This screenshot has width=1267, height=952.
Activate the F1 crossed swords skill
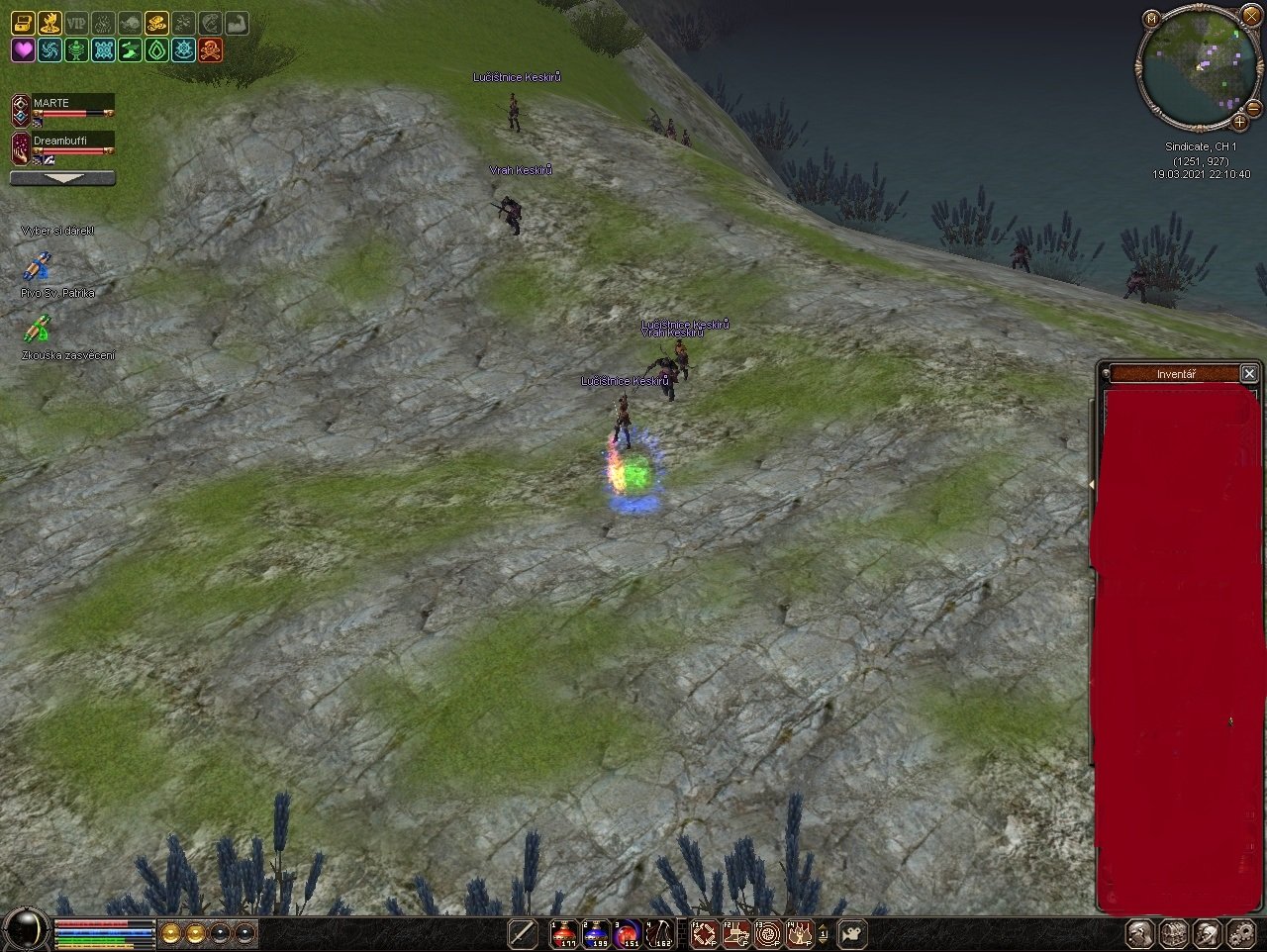click(705, 932)
